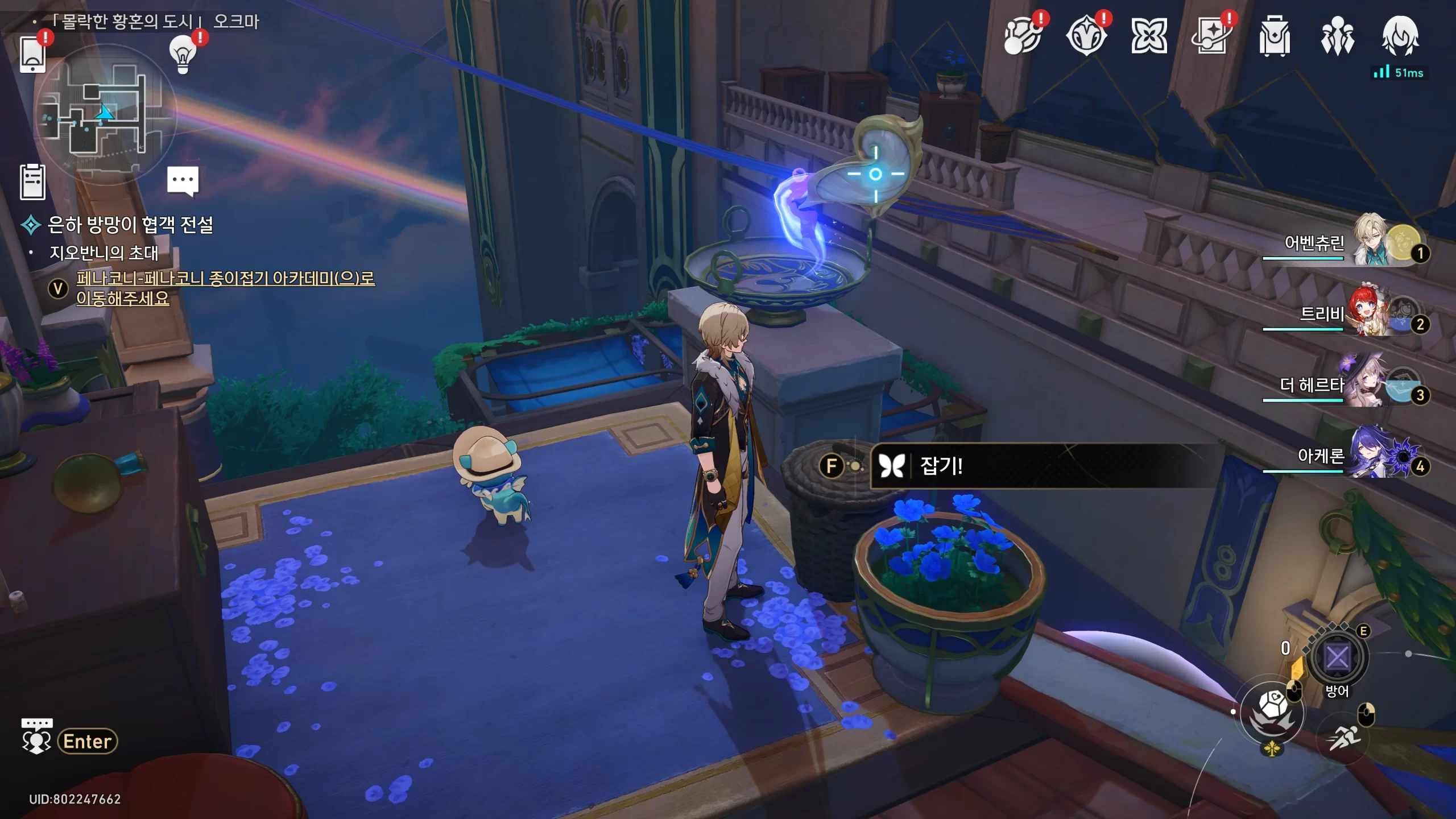Open the warp star-ticket icon
Screen dimensions: 1456x819
pyautogui.click(x=1211, y=36)
